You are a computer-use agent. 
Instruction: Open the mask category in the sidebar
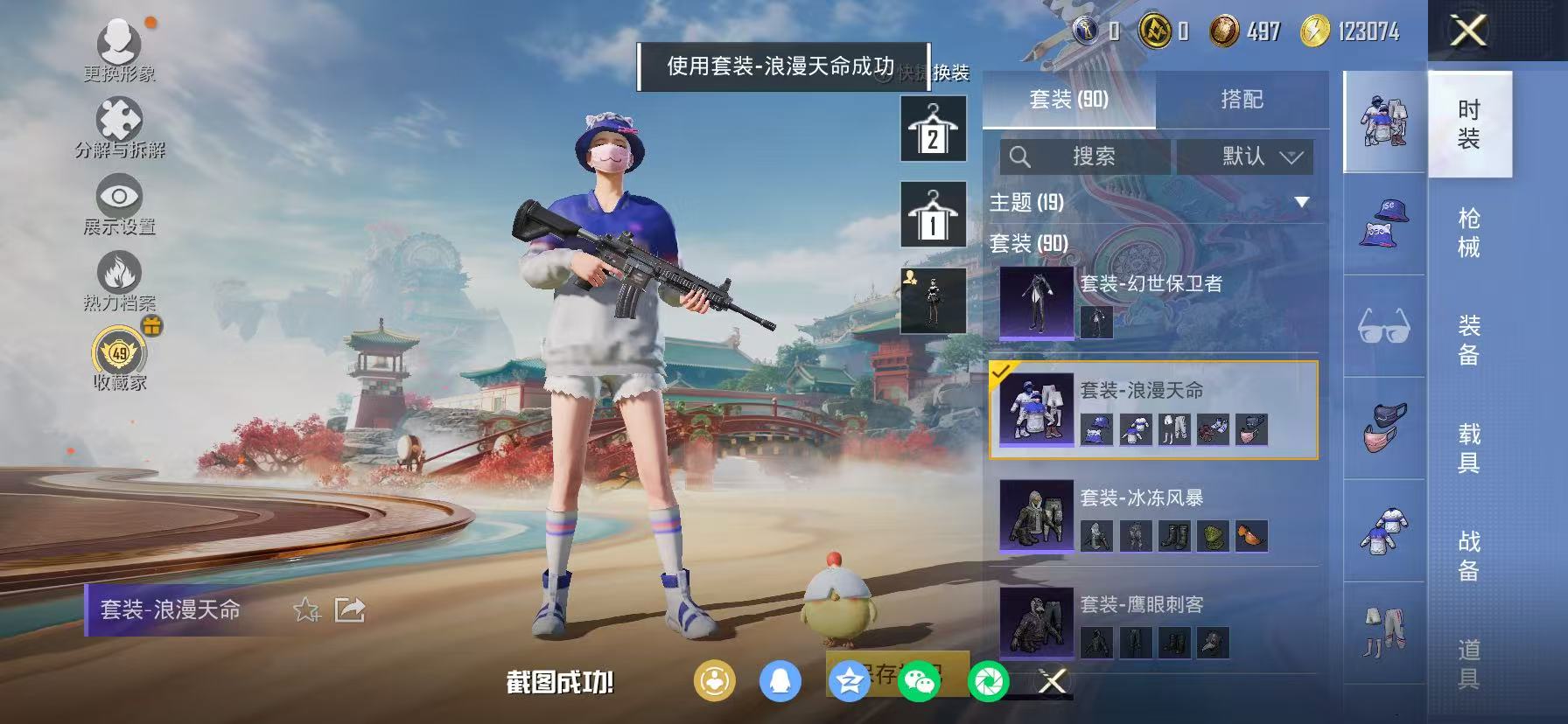[1383, 423]
